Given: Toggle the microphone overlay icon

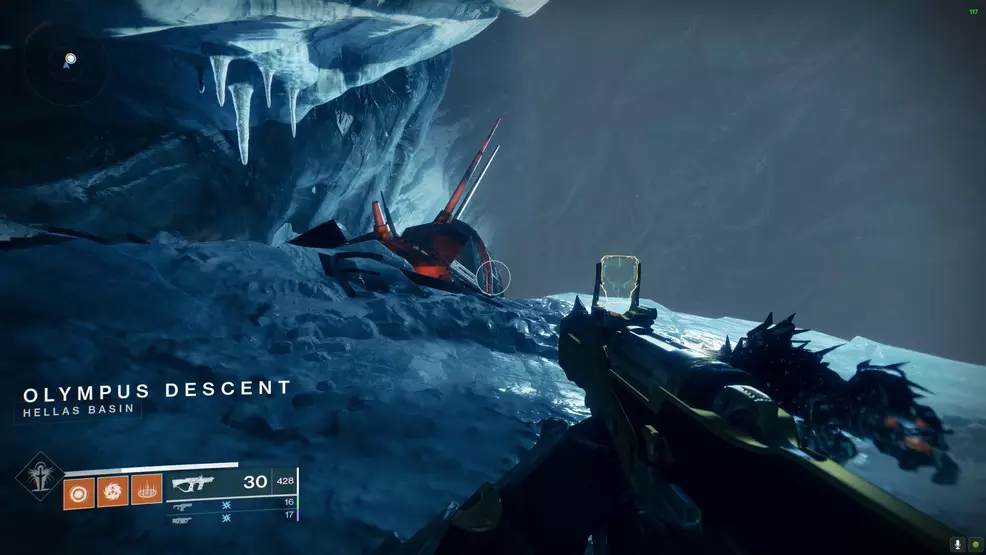Looking at the screenshot, I should click(956, 545).
